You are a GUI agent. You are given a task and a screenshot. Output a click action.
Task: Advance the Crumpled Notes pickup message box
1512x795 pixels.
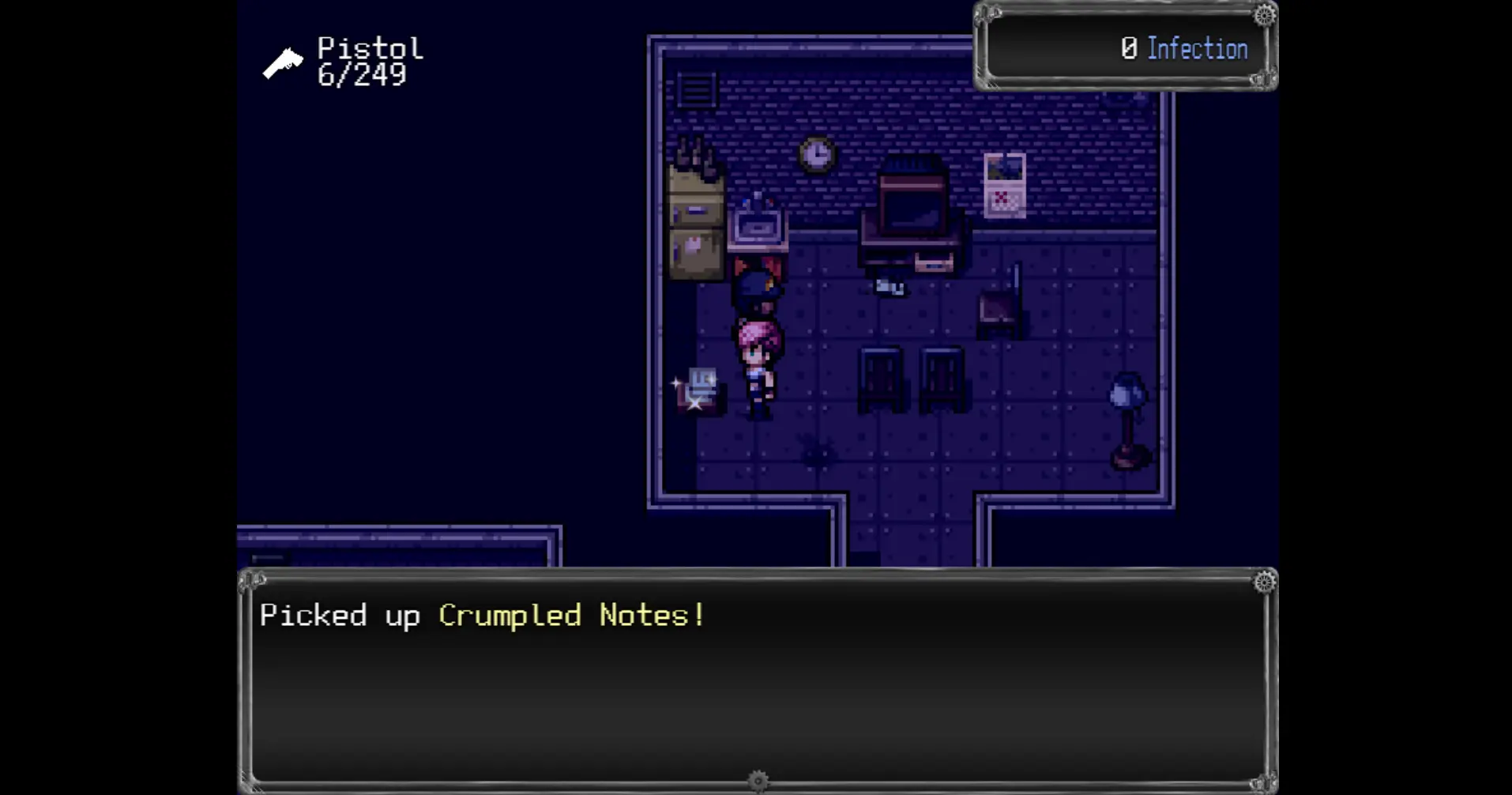[757, 680]
